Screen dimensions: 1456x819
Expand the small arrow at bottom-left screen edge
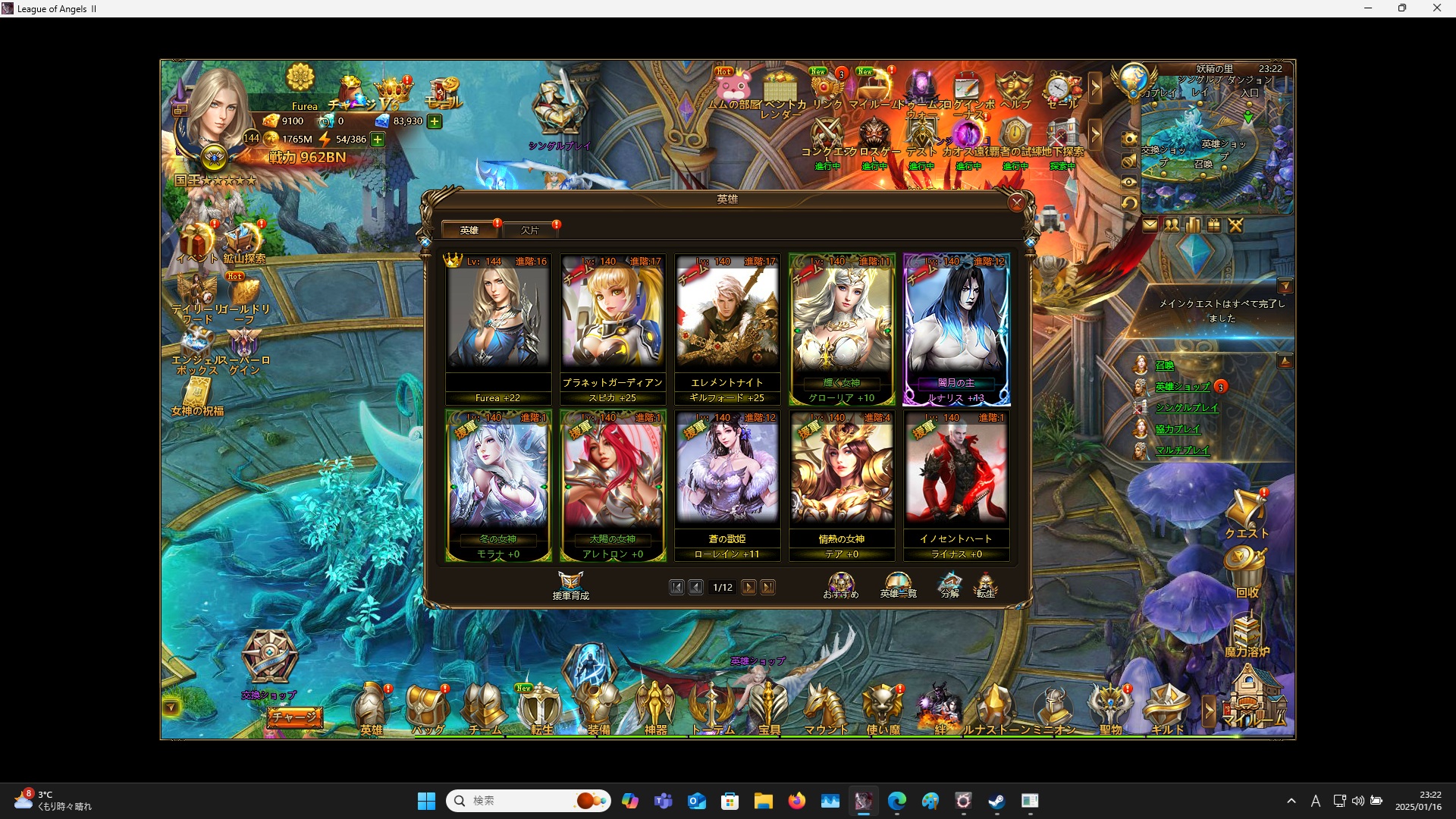tap(173, 705)
